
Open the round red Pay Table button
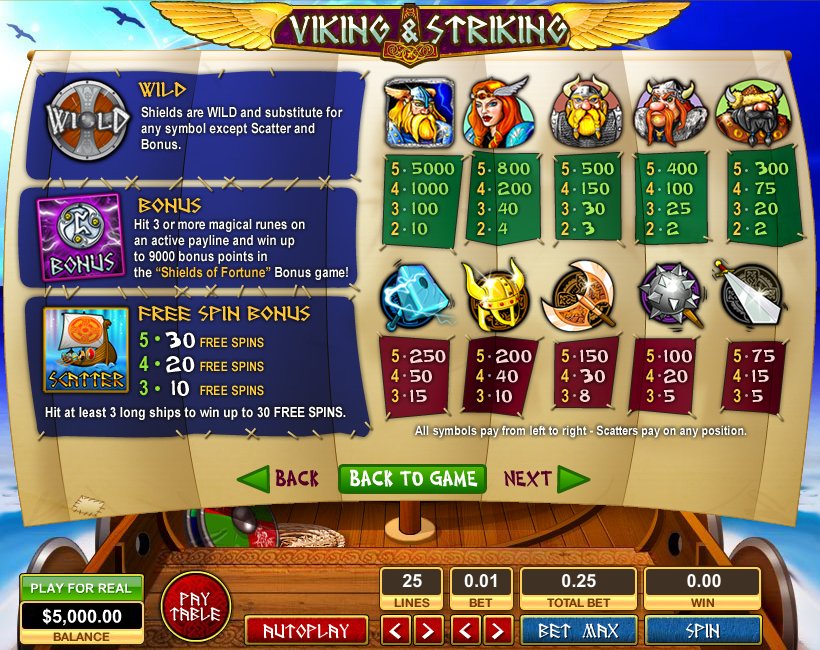coord(196,606)
